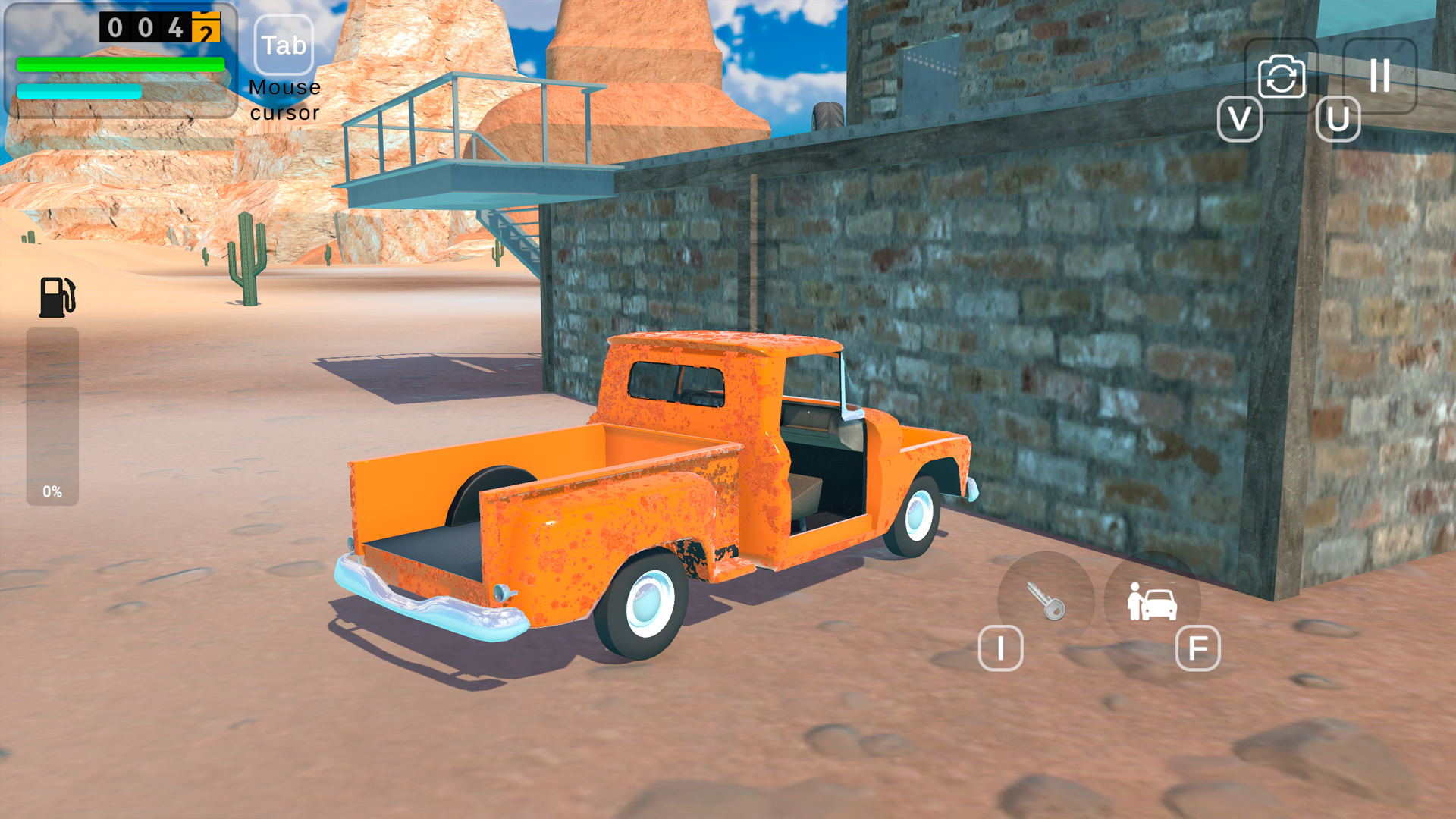Select the fuel pump icon on the left

coord(56,296)
